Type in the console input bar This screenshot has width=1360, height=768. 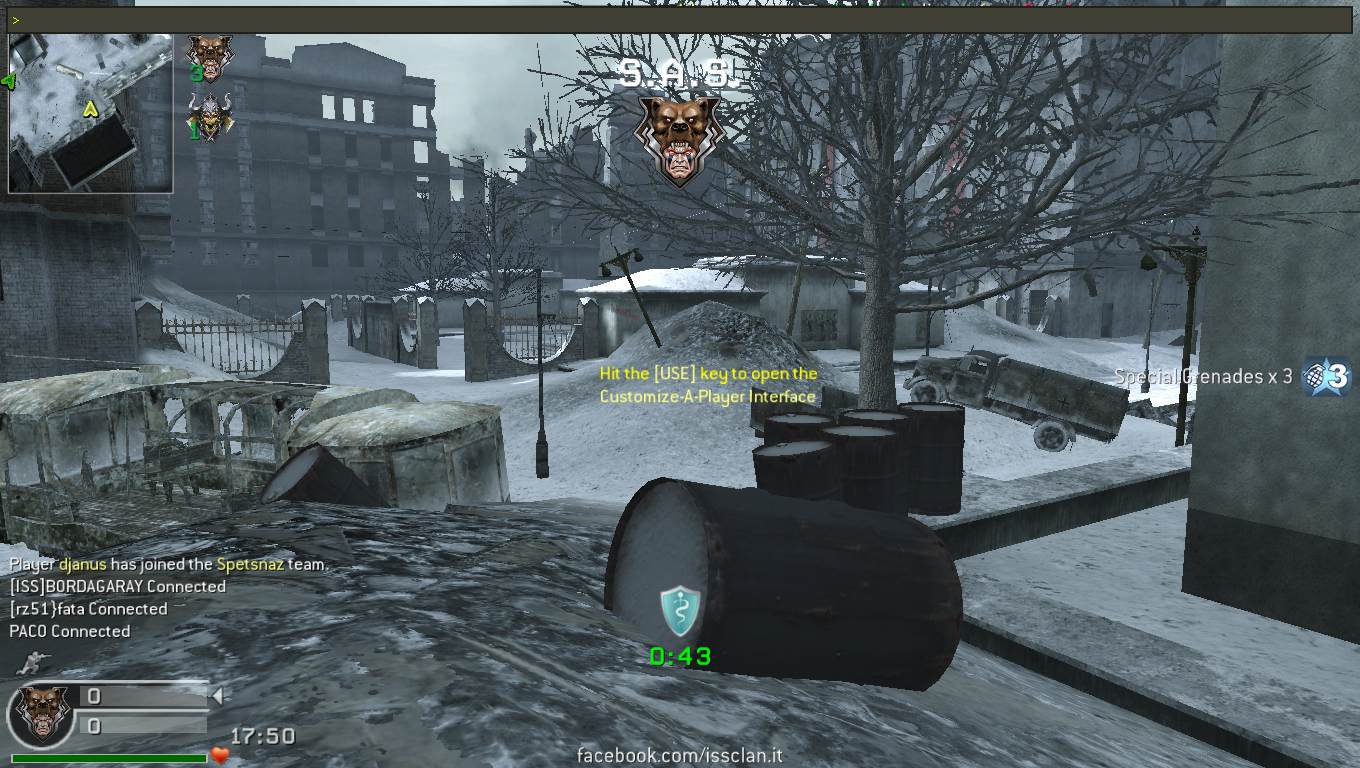click(680, 20)
